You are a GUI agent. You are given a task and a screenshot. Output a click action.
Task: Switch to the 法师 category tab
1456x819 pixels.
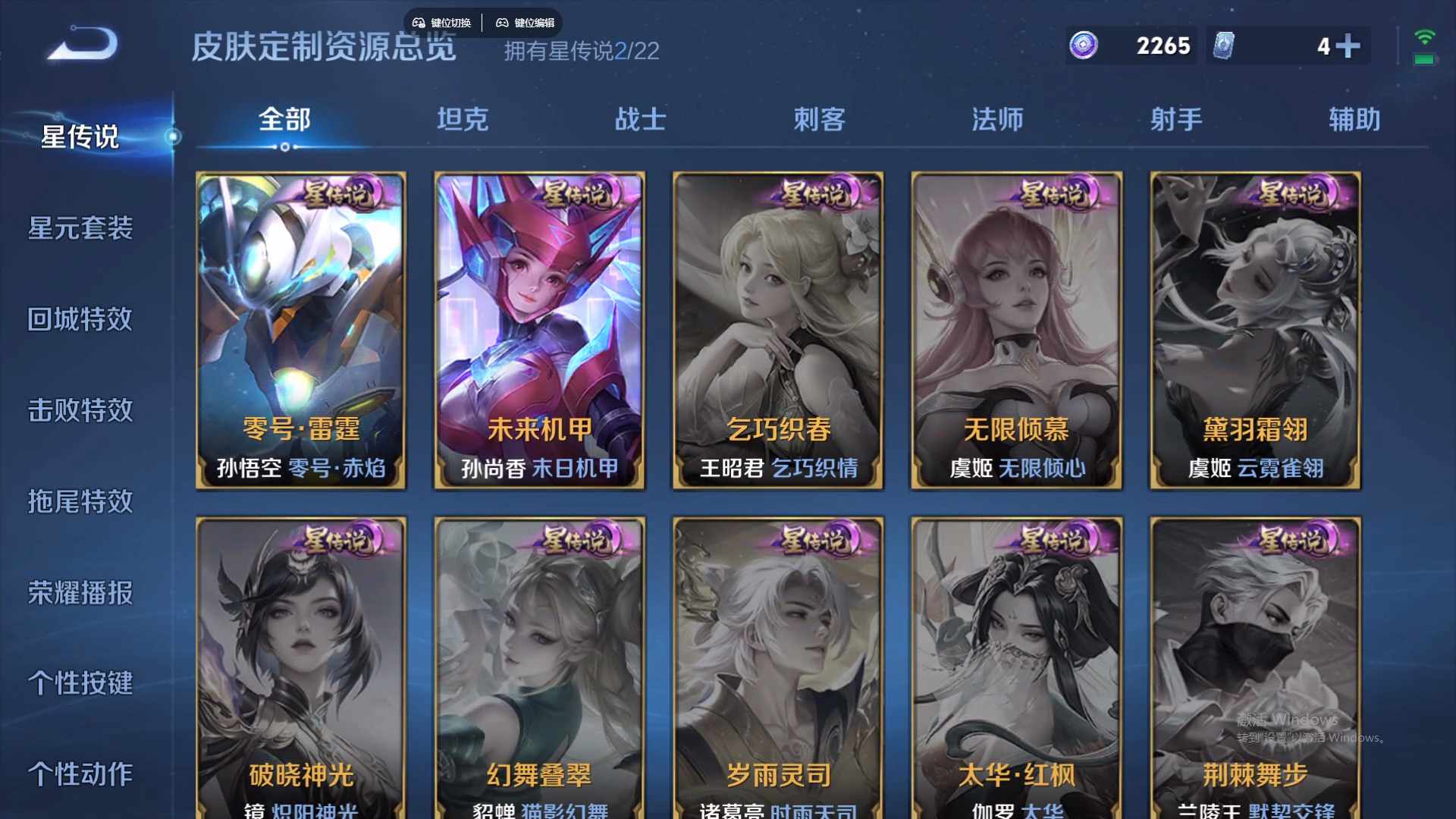tap(999, 119)
